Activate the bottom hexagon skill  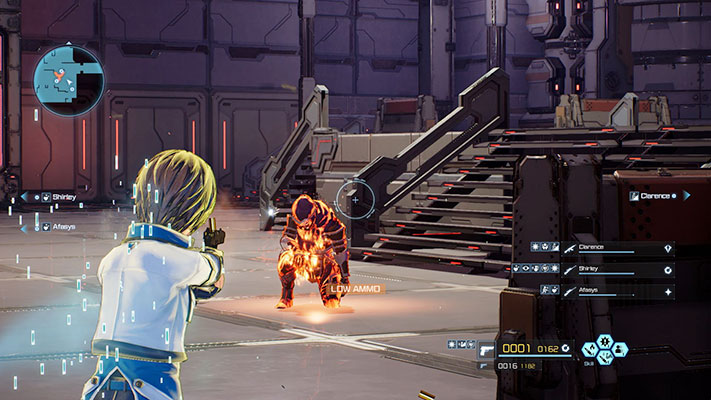pyautogui.click(x=604, y=358)
